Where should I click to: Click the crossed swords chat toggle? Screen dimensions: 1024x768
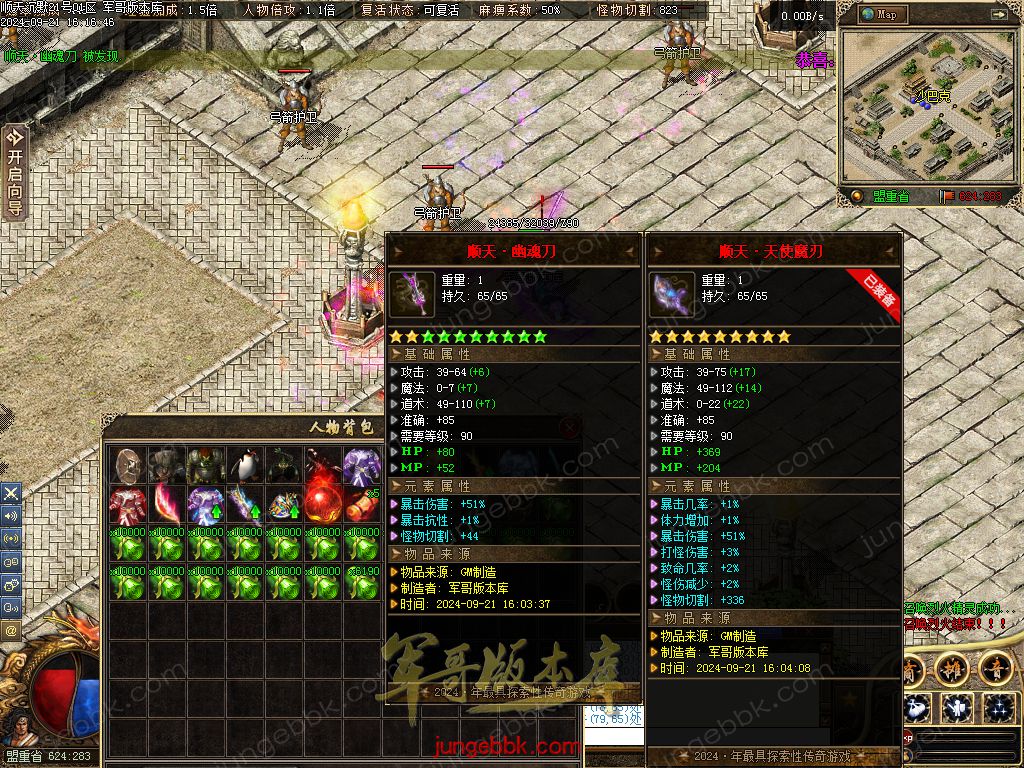click(x=11, y=493)
